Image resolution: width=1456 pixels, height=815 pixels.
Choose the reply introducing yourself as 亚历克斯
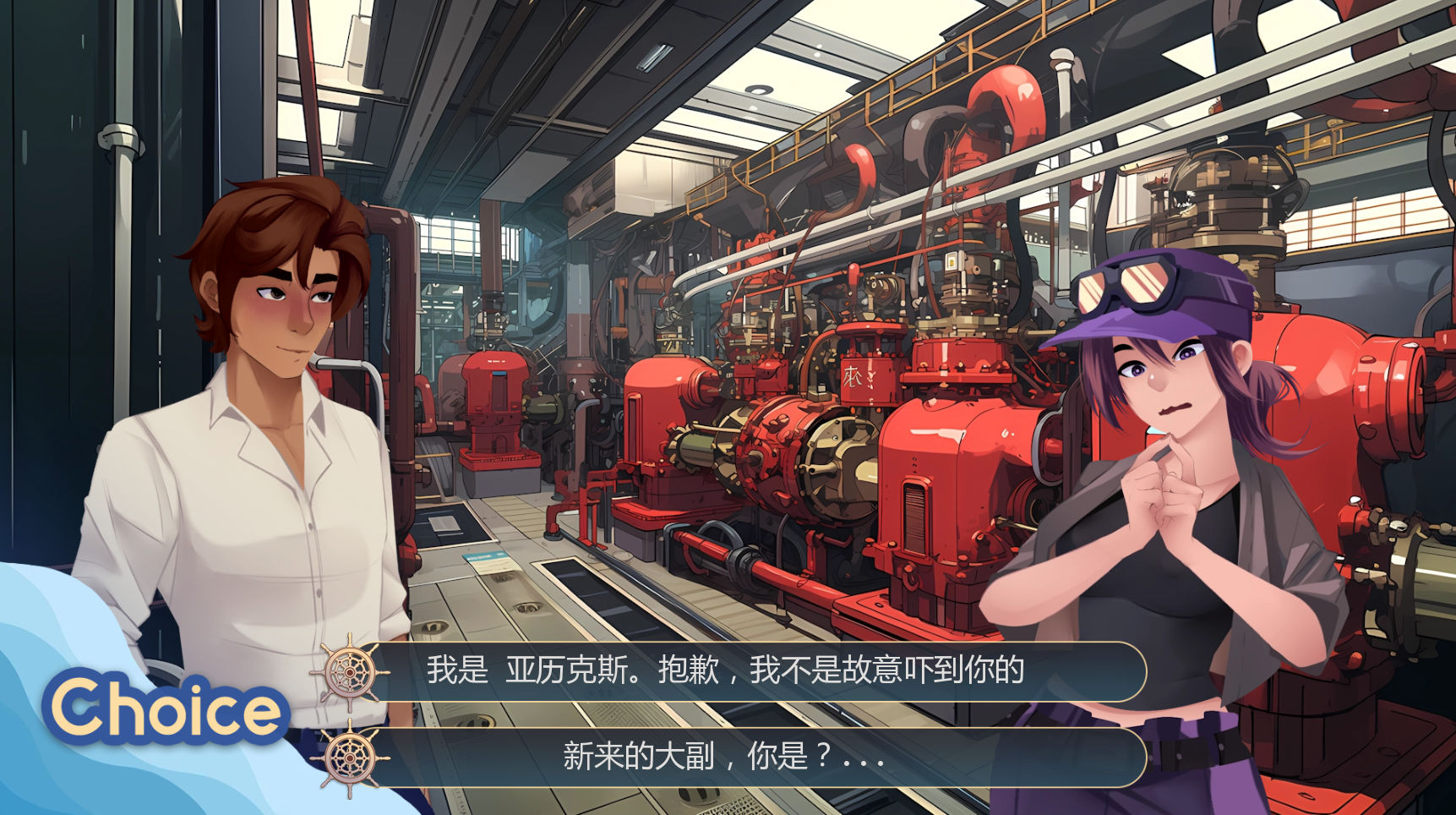(725, 670)
